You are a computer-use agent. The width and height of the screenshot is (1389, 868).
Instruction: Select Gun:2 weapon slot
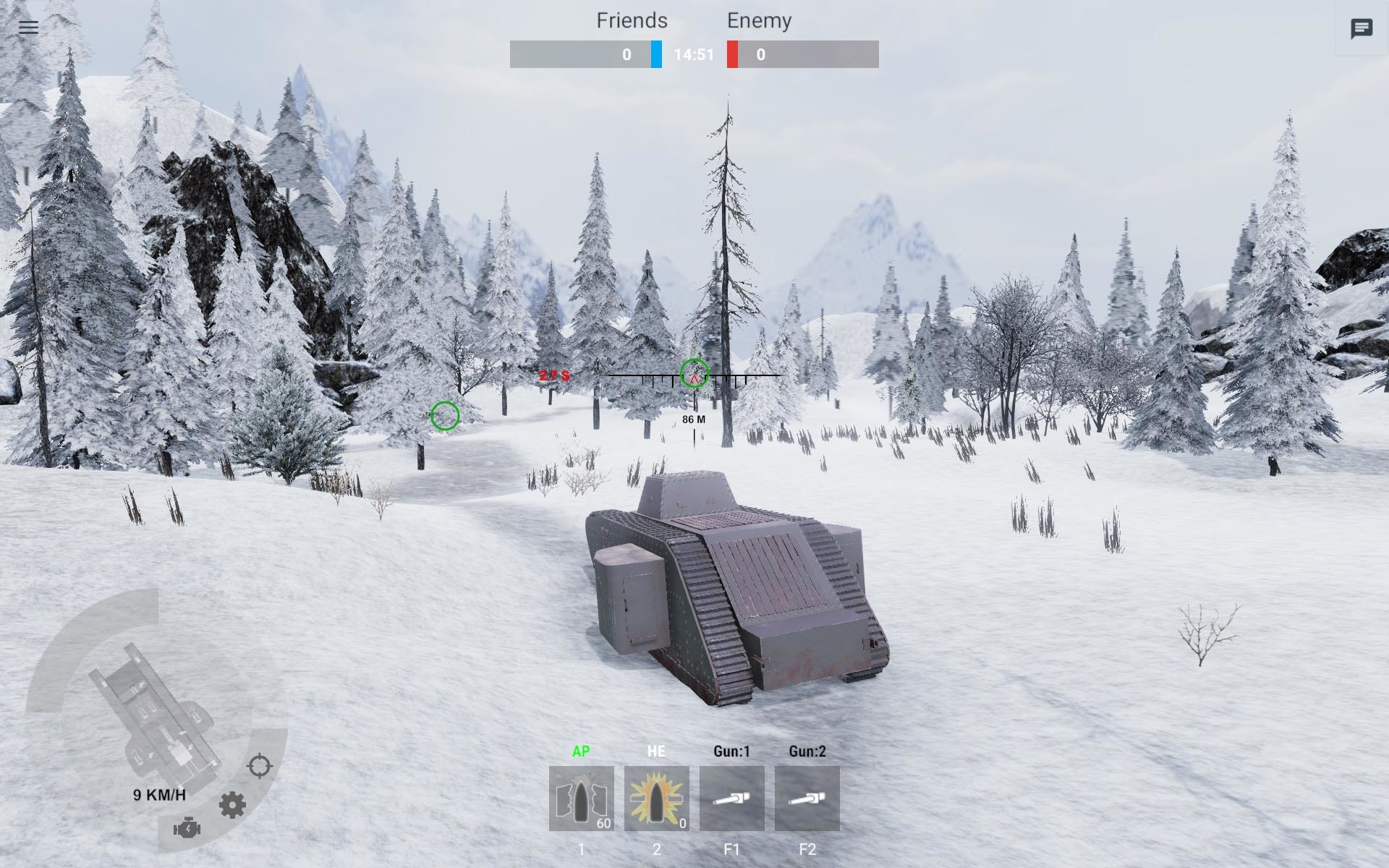[x=807, y=798]
